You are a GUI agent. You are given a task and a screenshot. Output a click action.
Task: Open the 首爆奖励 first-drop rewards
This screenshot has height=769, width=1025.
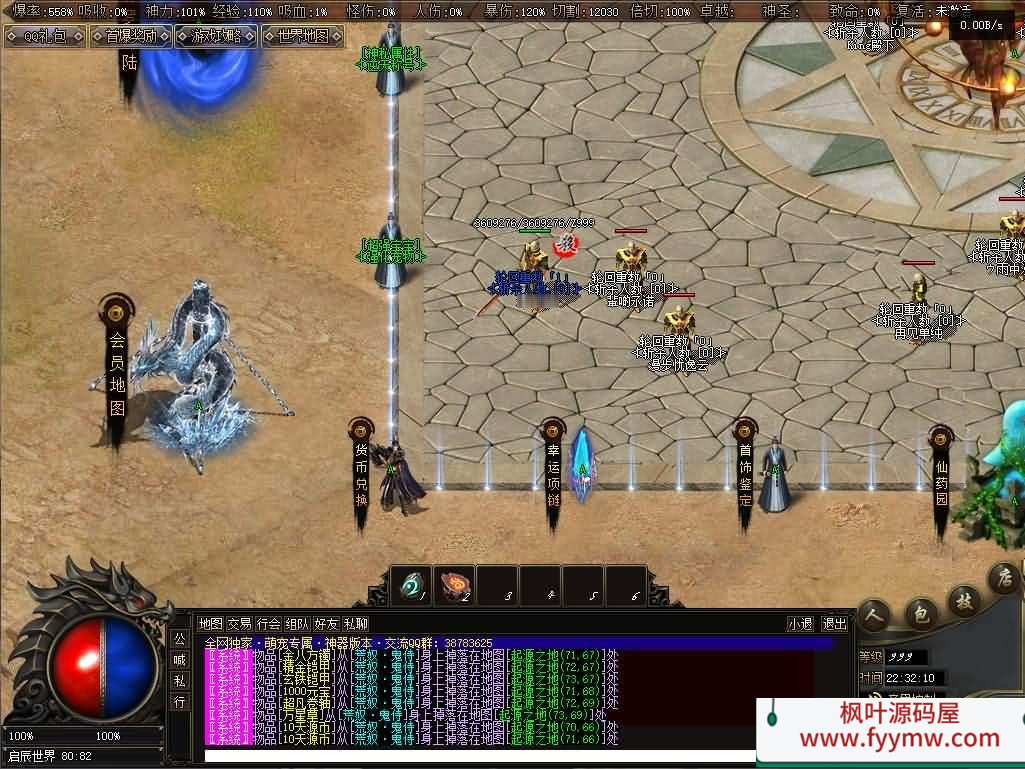point(131,37)
